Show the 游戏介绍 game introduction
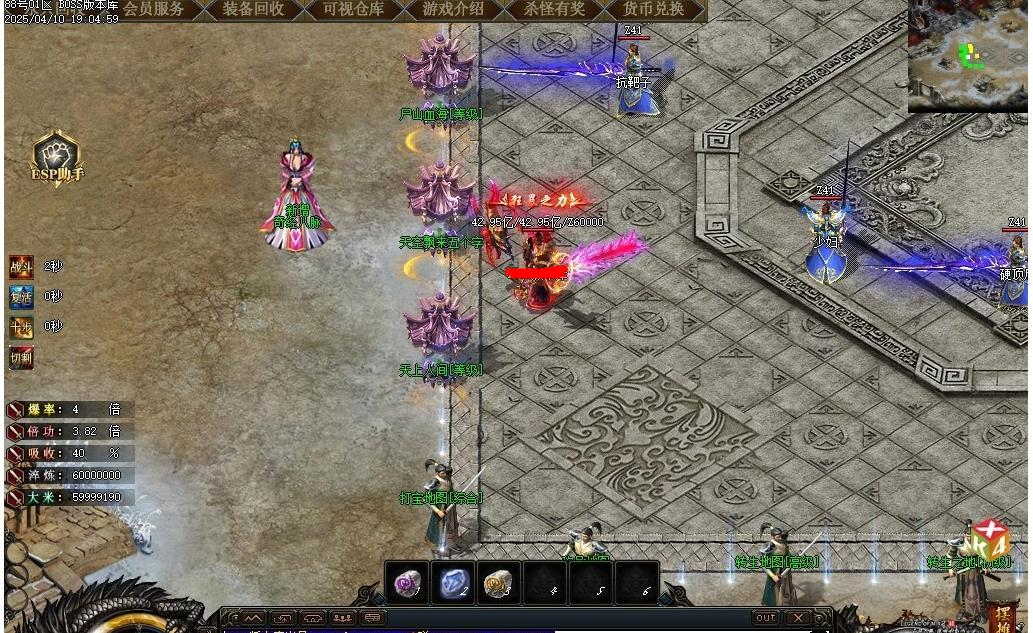The image size is (1033, 633). 453,10
